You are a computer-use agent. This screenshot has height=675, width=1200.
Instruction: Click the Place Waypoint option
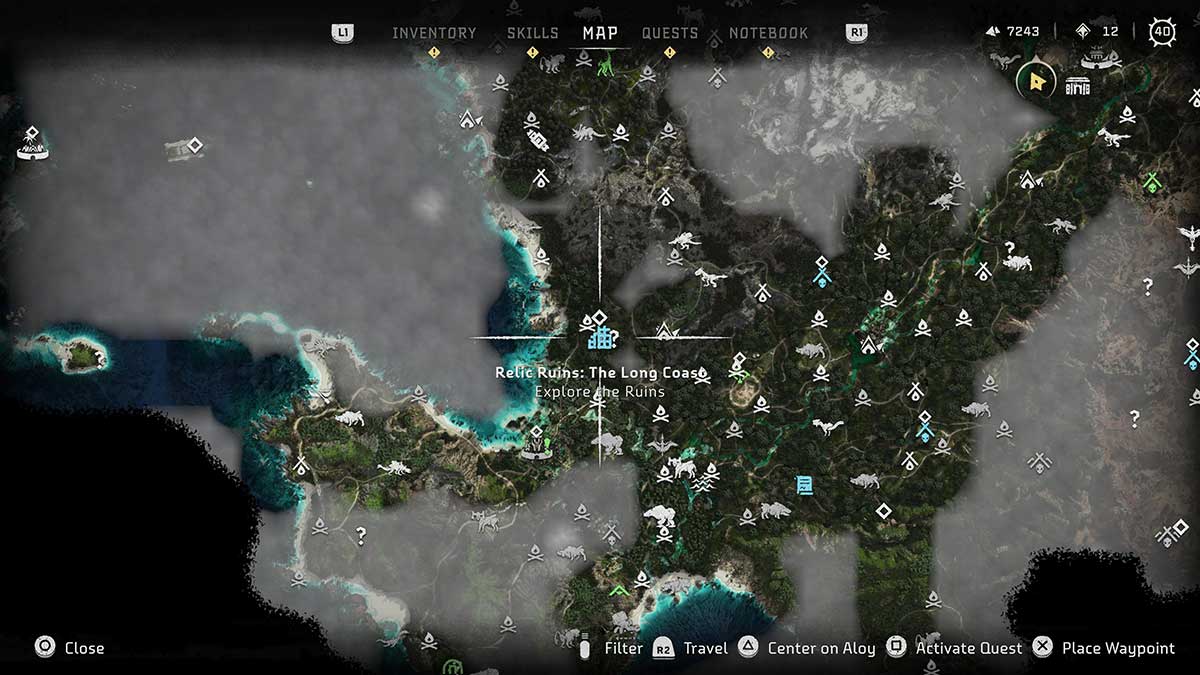(1118, 648)
